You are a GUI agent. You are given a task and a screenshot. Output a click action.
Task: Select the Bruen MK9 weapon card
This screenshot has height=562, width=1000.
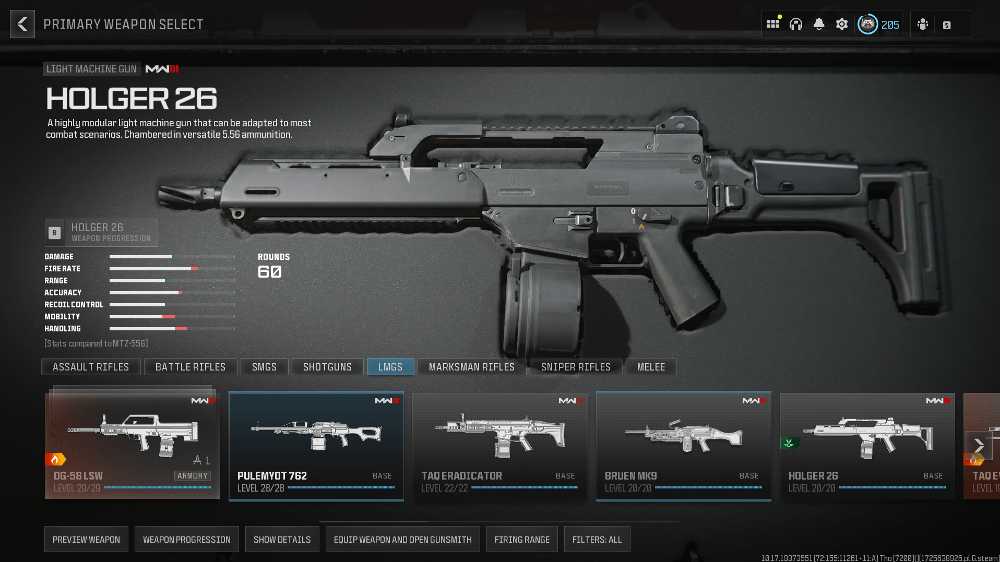tap(684, 445)
